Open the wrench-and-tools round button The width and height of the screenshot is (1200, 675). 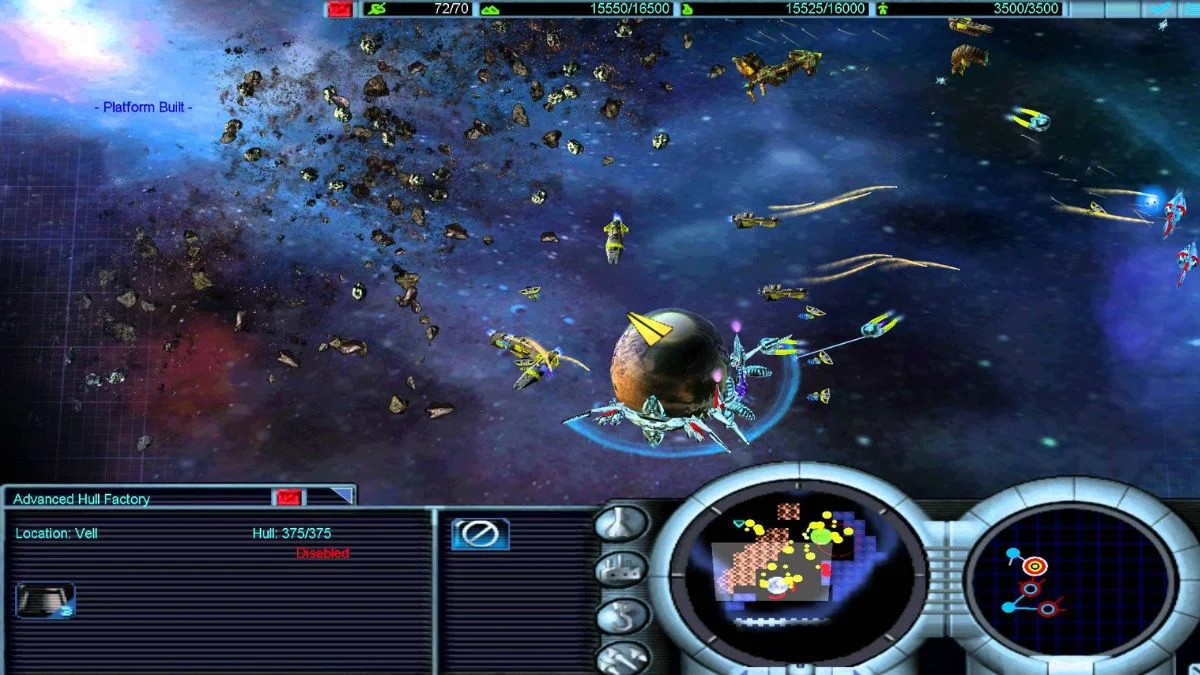(621, 657)
